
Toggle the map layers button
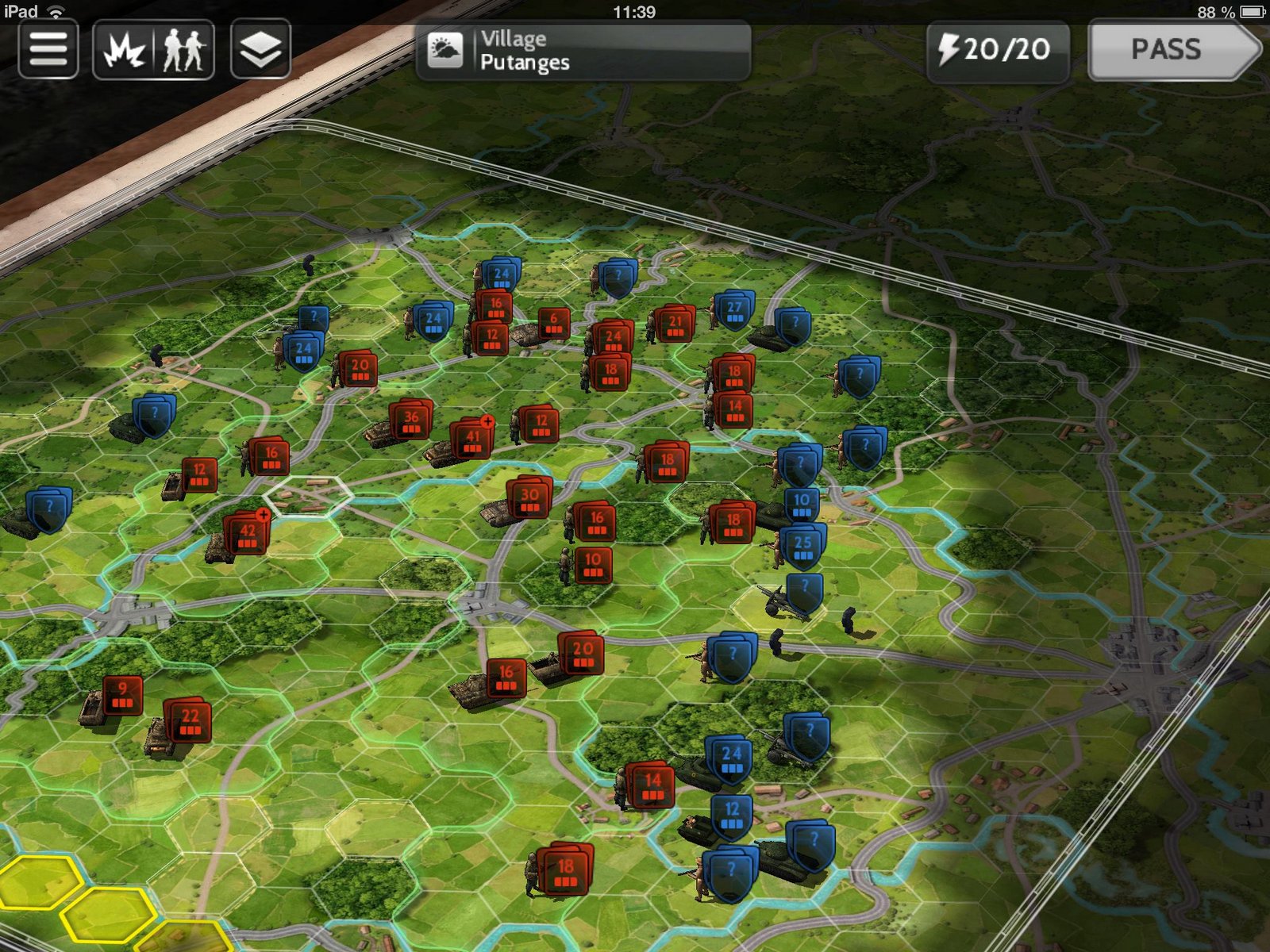[x=260, y=50]
